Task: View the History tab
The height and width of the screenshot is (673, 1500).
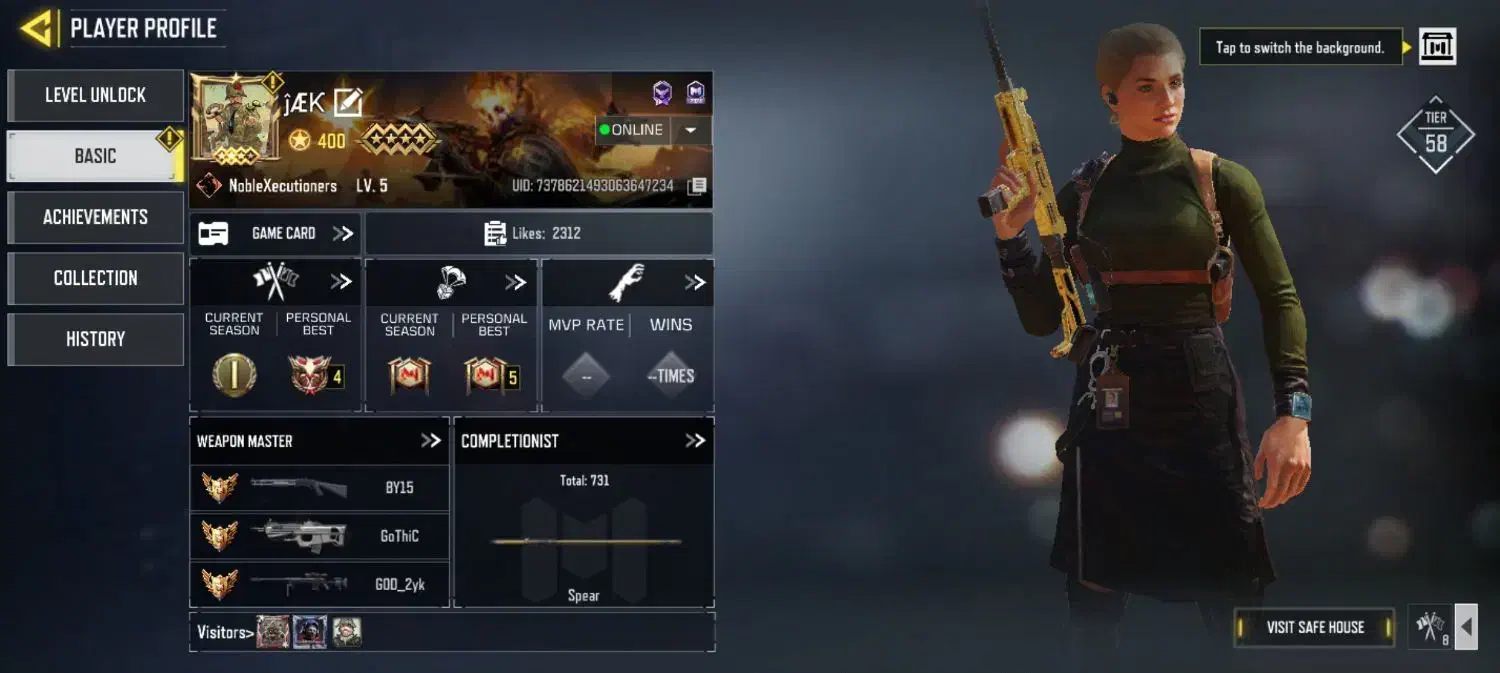Action: [x=95, y=339]
